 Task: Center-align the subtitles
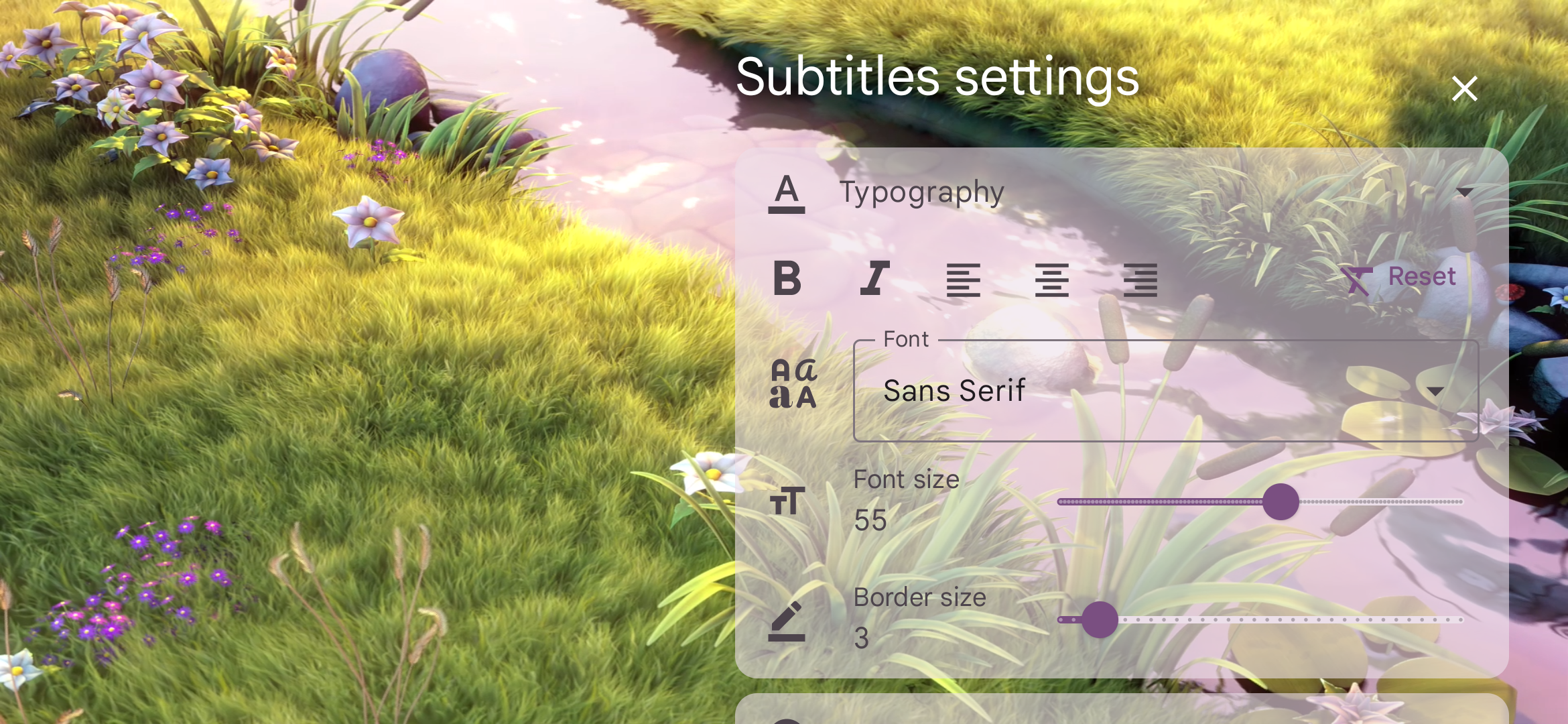(x=1051, y=280)
